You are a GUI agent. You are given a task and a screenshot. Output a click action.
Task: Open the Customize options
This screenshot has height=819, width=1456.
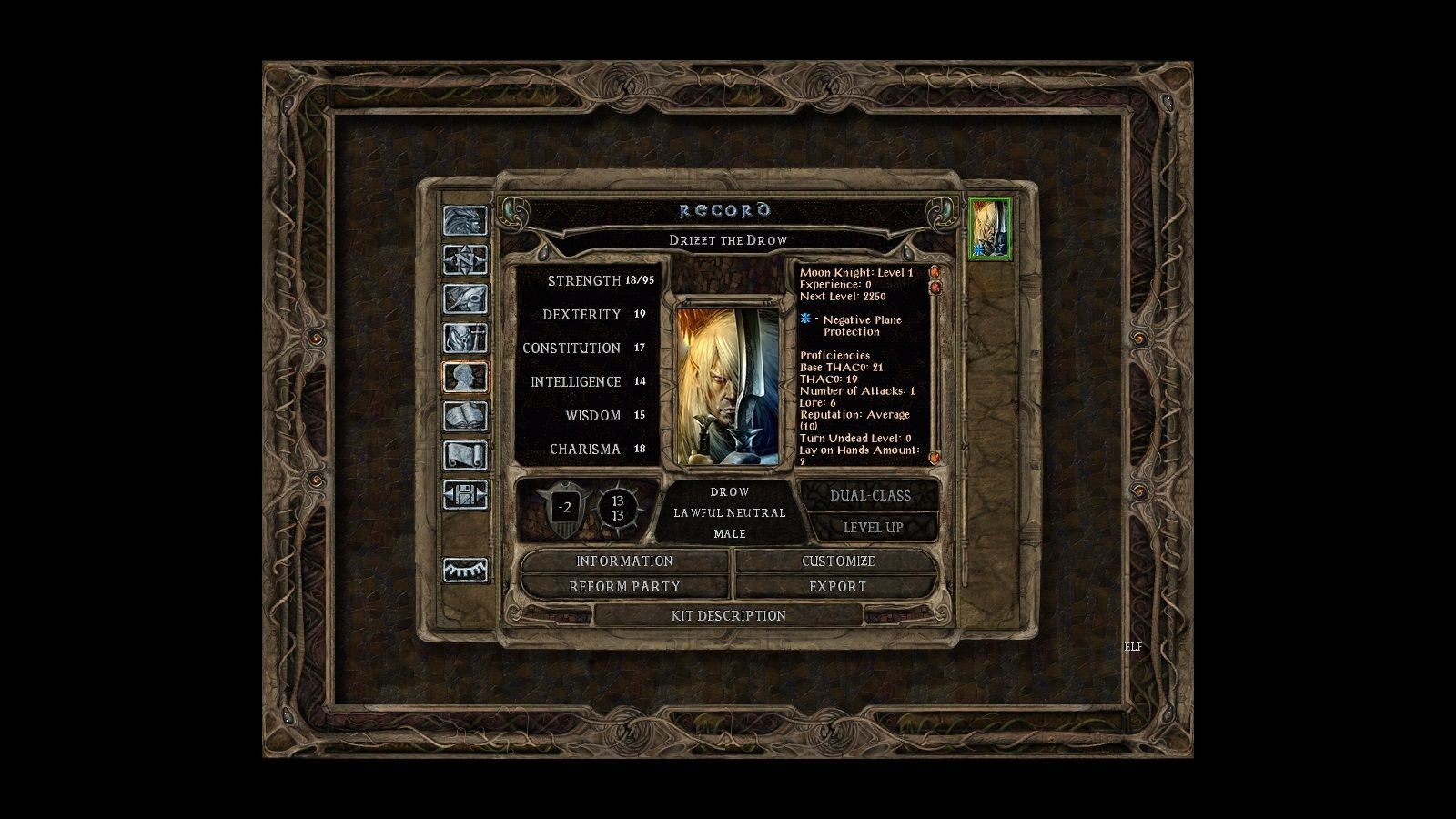[x=837, y=561]
